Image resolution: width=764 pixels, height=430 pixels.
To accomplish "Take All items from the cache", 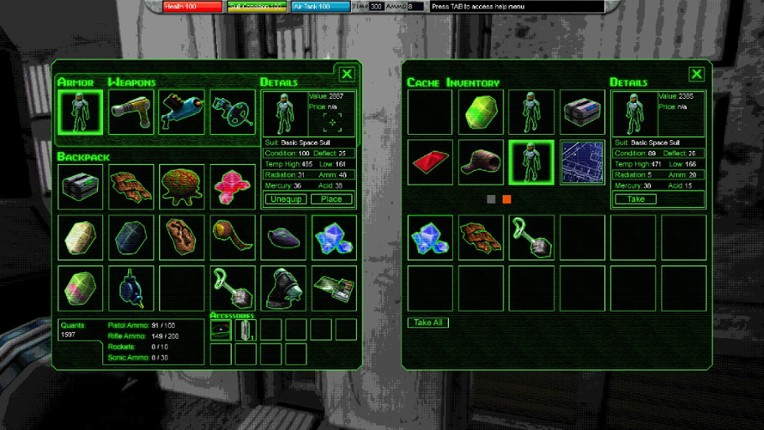I will point(429,322).
